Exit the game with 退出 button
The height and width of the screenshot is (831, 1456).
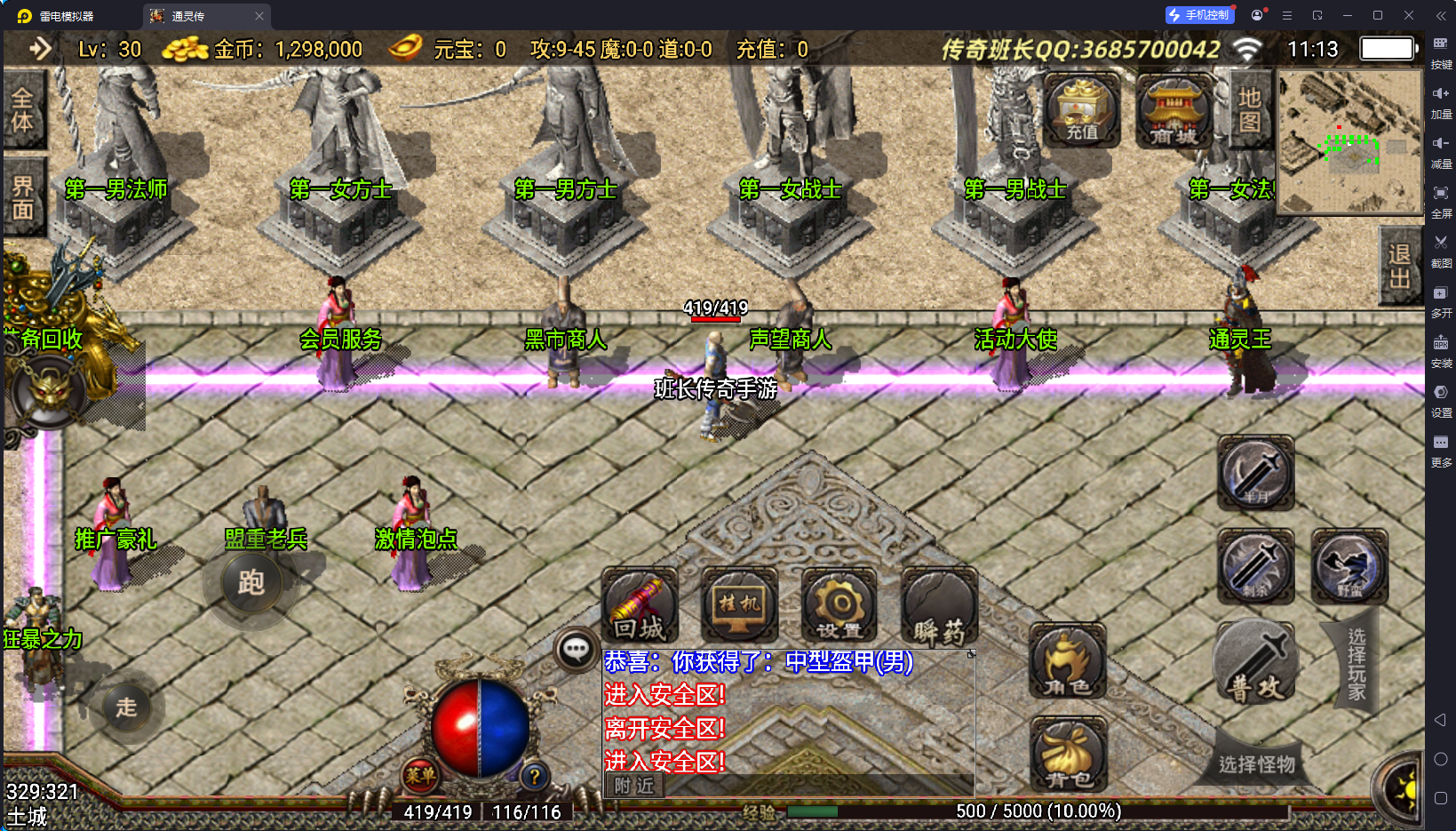click(x=1399, y=267)
